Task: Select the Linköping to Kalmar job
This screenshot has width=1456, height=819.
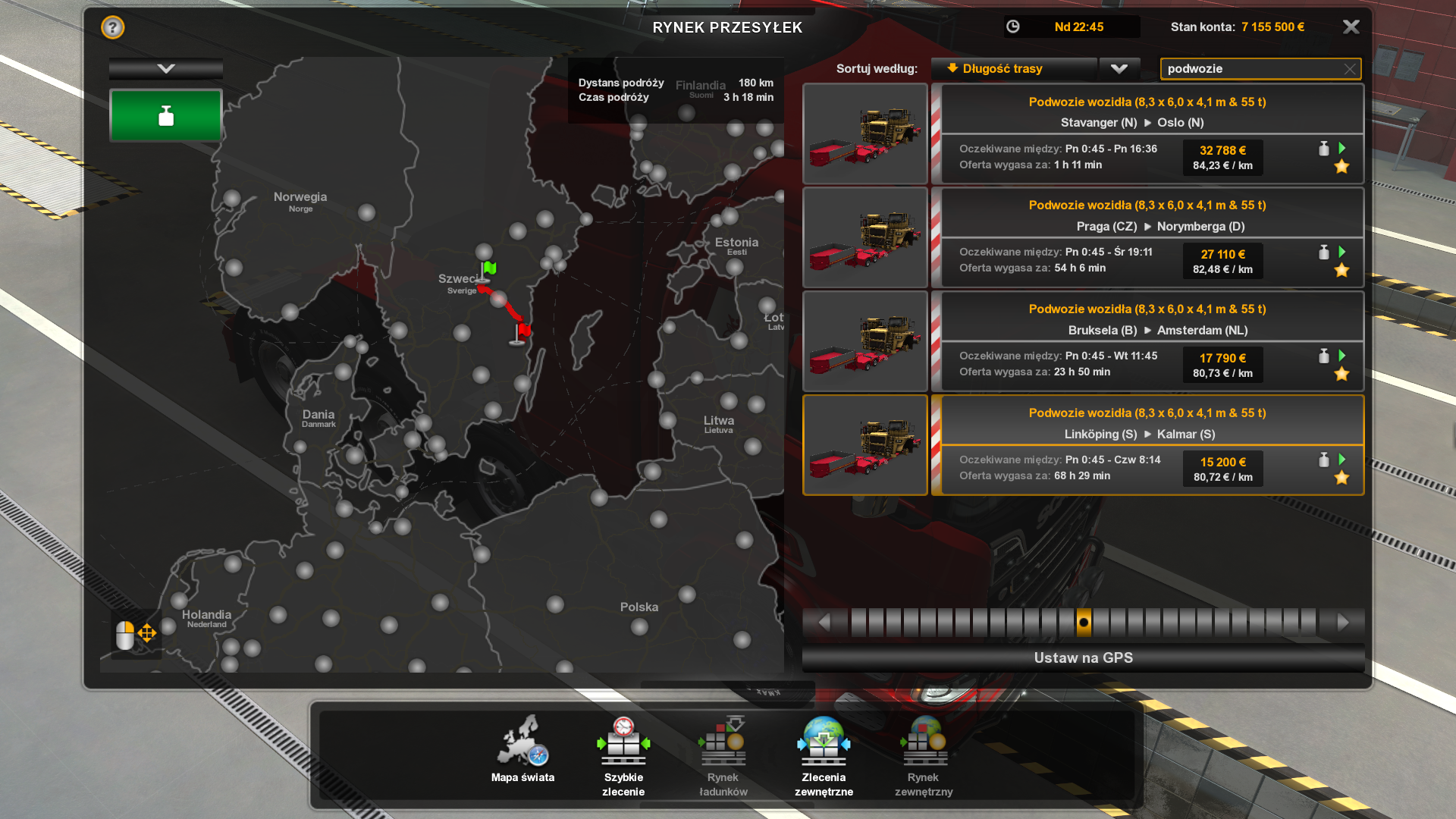Action: pos(1147,445)
